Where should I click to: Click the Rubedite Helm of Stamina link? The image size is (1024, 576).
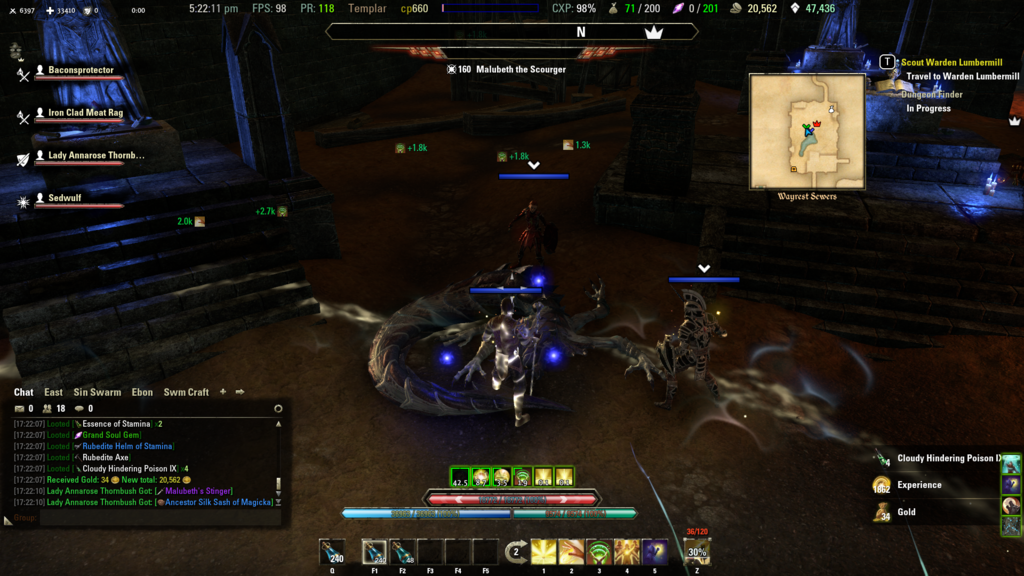pyautogui.click(x=127, y=446)
